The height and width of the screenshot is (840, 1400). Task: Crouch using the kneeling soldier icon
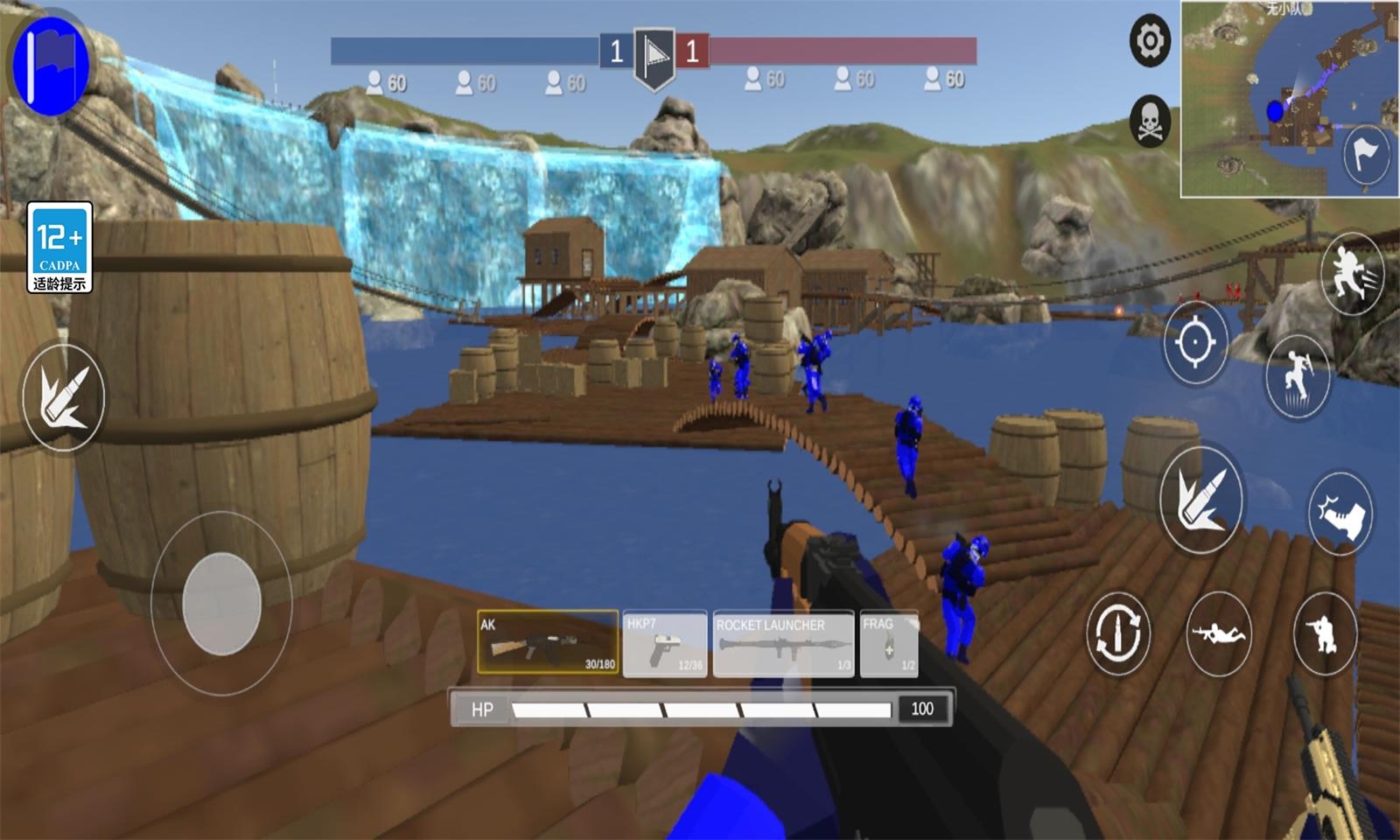[x=1324, y=633]
